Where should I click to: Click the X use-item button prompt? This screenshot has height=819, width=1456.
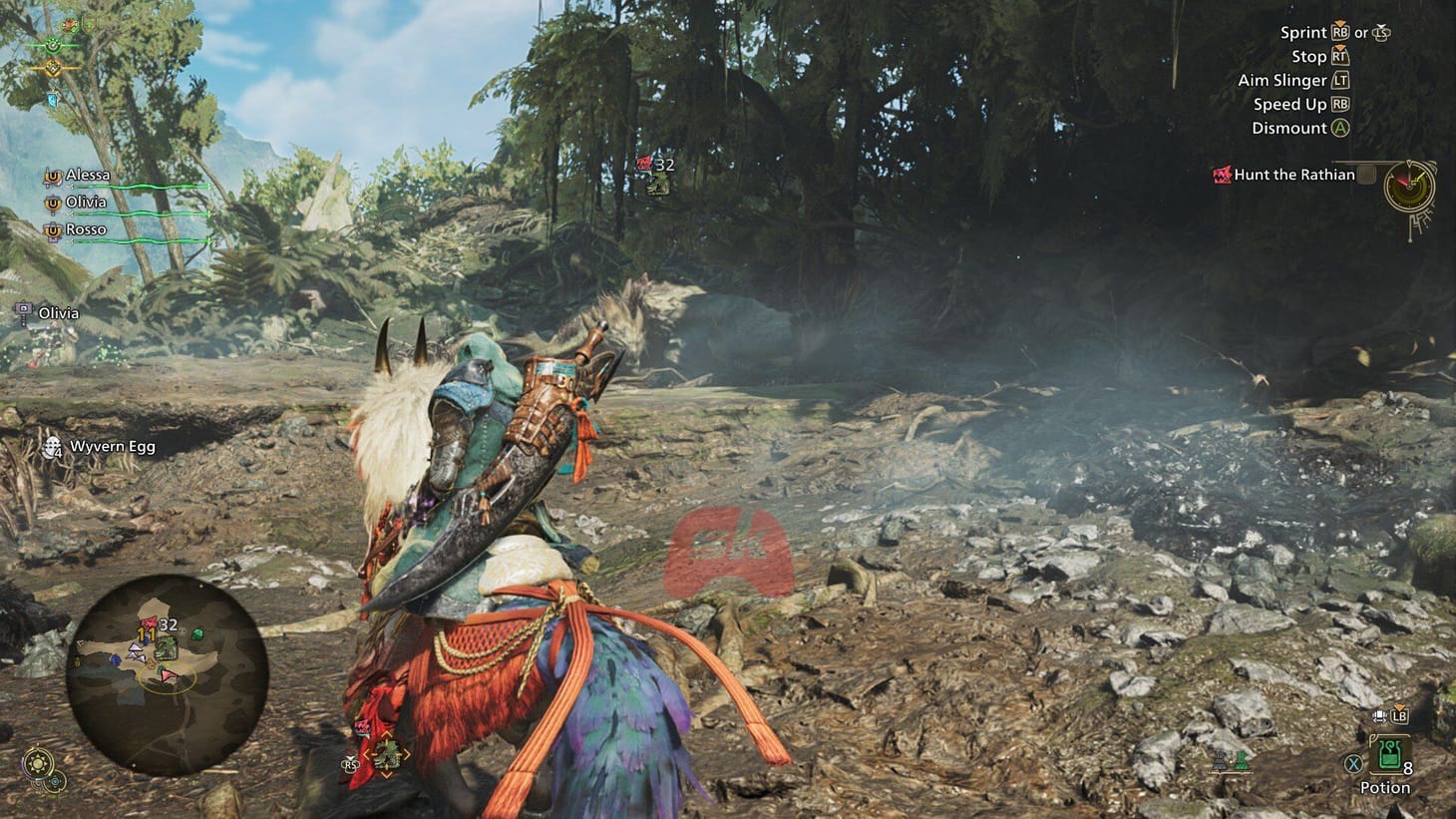coord(1353,763)
